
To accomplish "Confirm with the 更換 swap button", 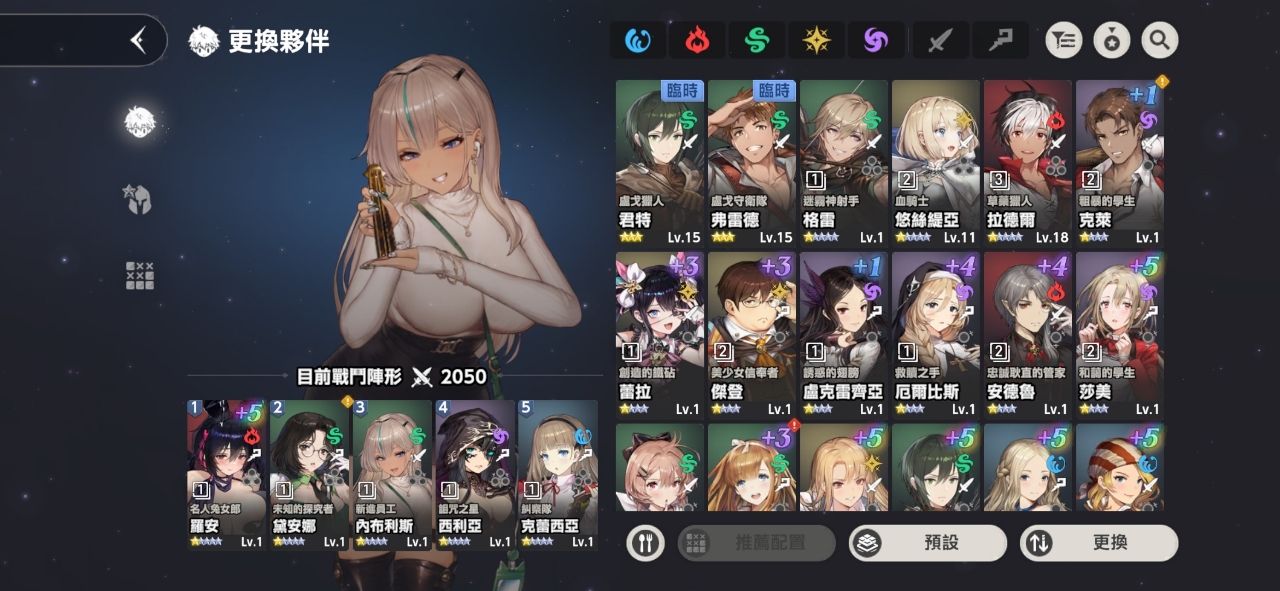I will pos(1098,543).
